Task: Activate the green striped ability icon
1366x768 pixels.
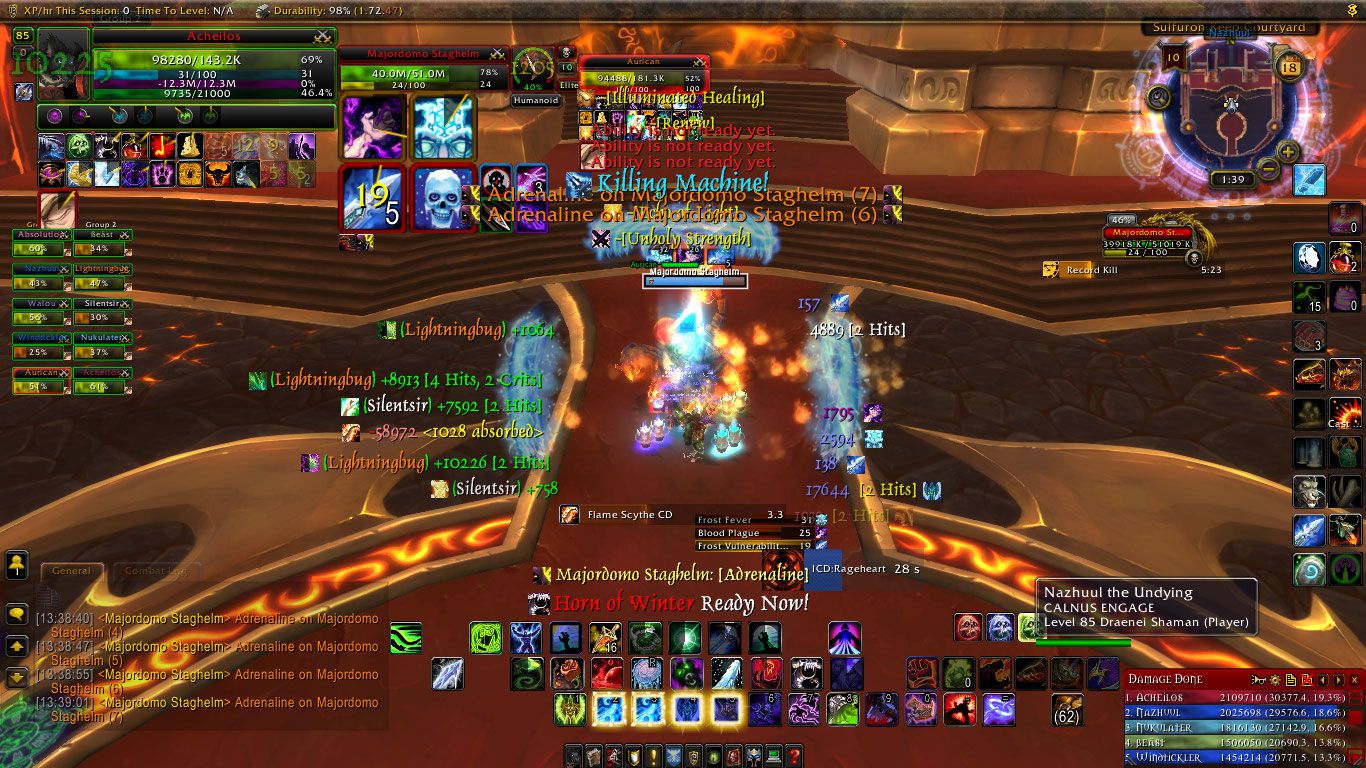Action: [x=405, y=638]
